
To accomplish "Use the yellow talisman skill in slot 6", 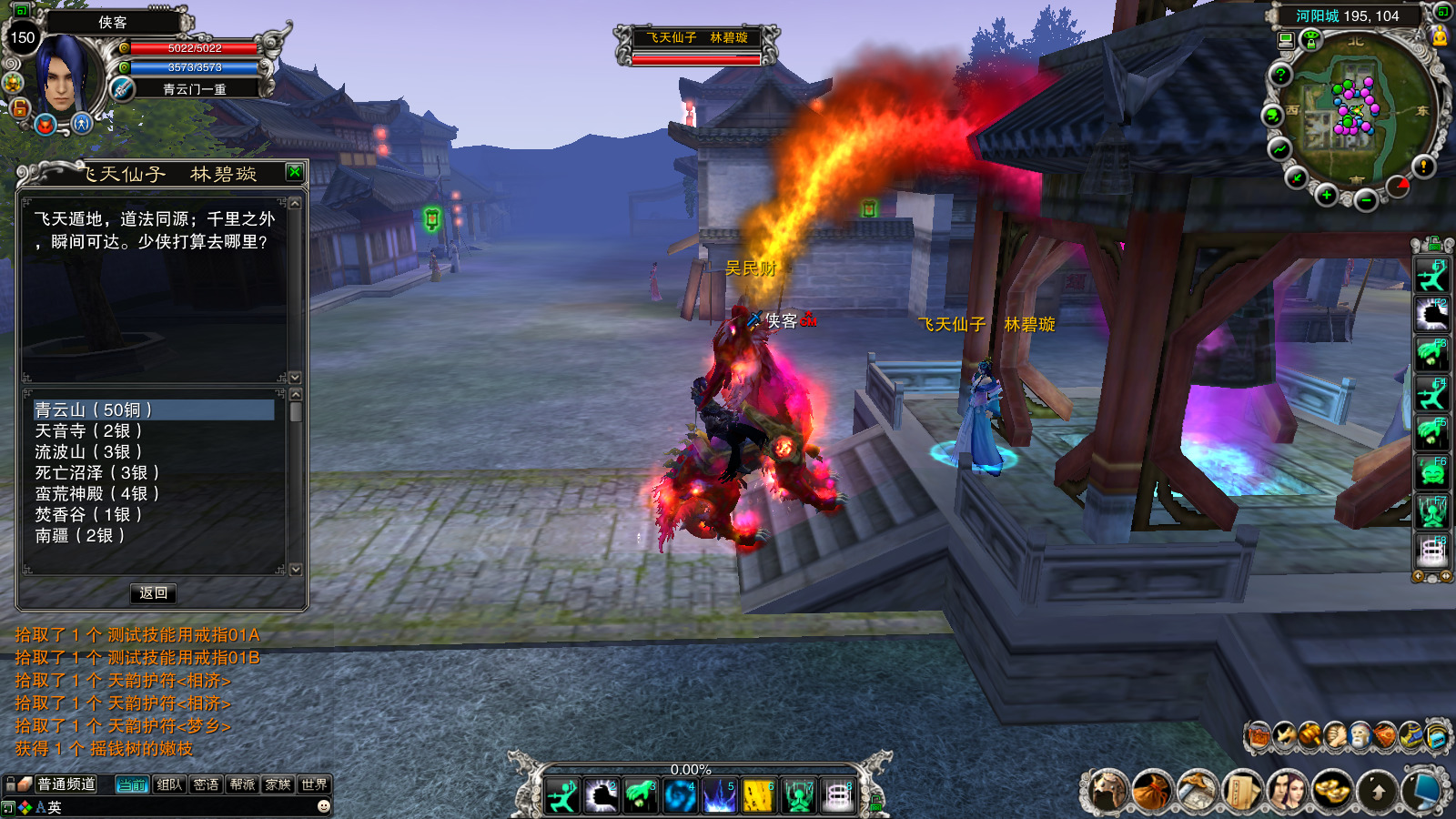I will (757, 797).
